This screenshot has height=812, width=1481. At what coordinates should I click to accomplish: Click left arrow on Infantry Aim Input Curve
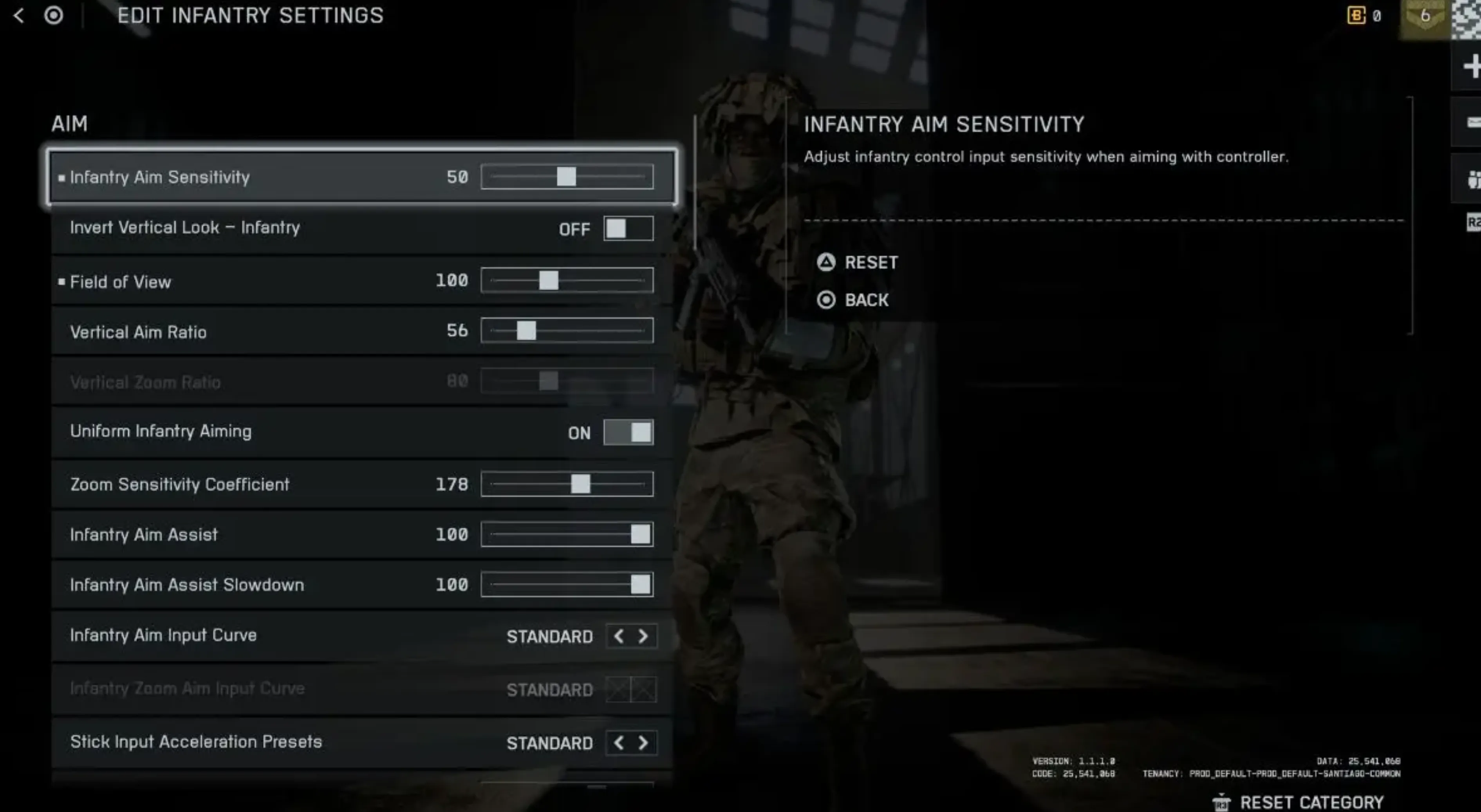point(619,636)
